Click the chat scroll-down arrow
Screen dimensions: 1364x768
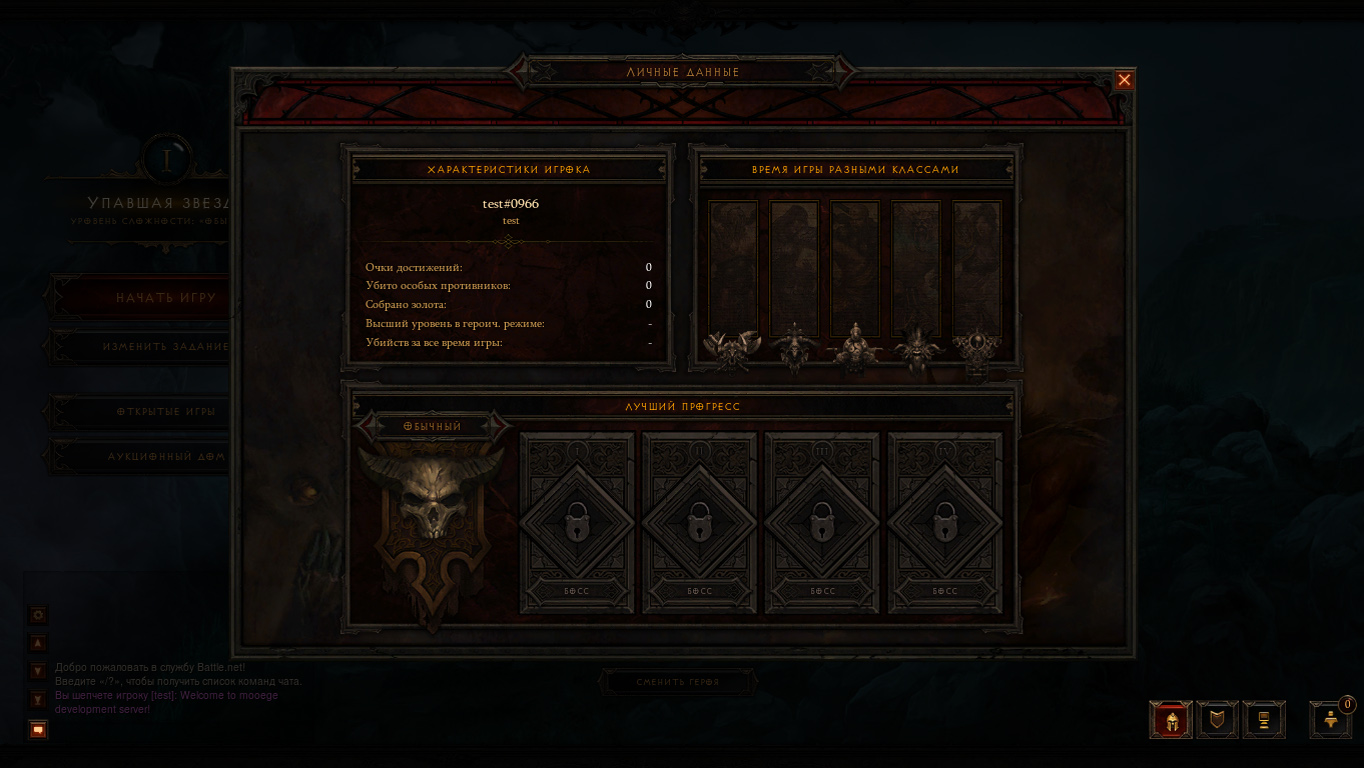(x=39, y=671)
